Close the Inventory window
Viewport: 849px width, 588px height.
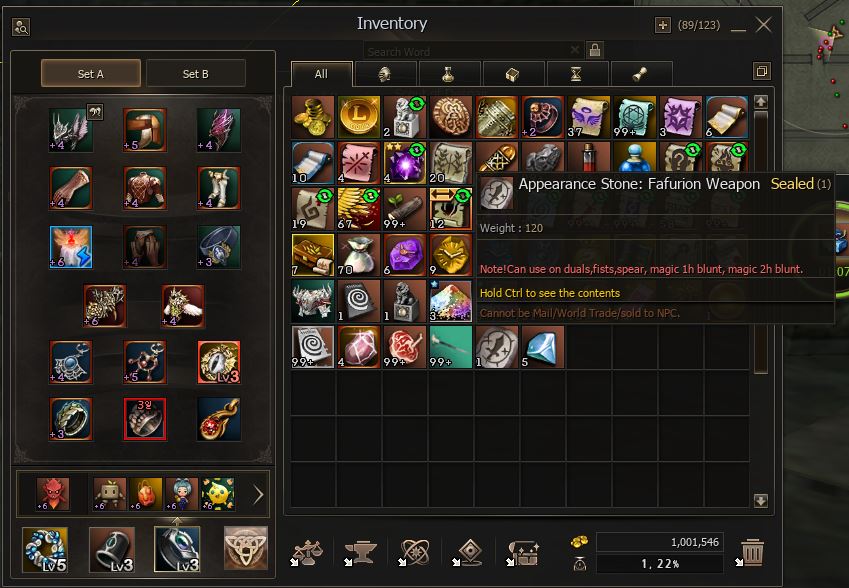point(763,25)
